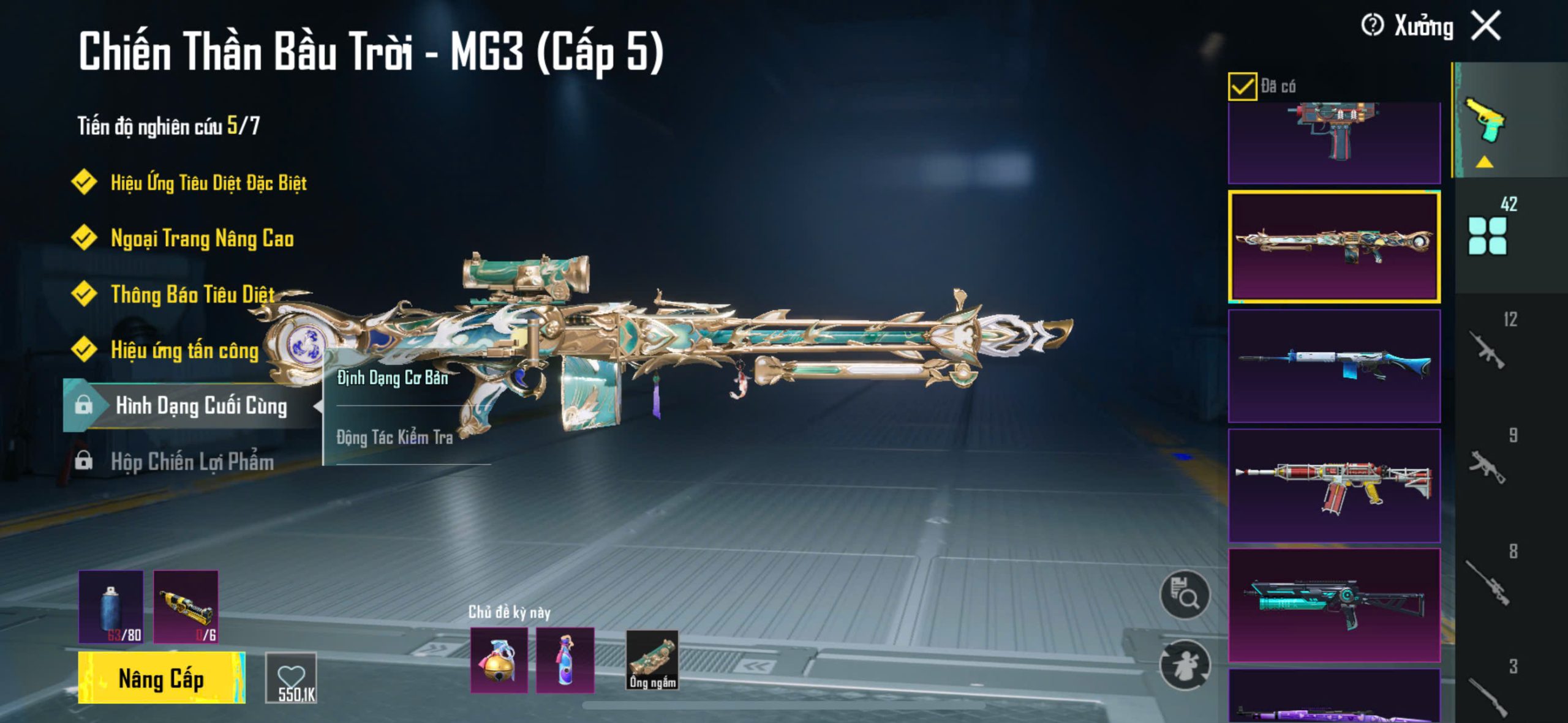The image size is (1568, 723).
Task: Choose the Định Dạng Cơ Bản option
Action: point(393,378)
